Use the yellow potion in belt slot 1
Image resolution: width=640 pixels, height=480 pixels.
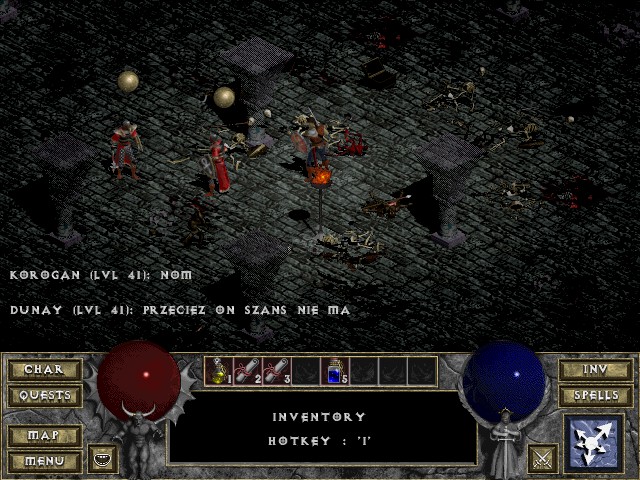pyautogui.click(x=219, y=372)
